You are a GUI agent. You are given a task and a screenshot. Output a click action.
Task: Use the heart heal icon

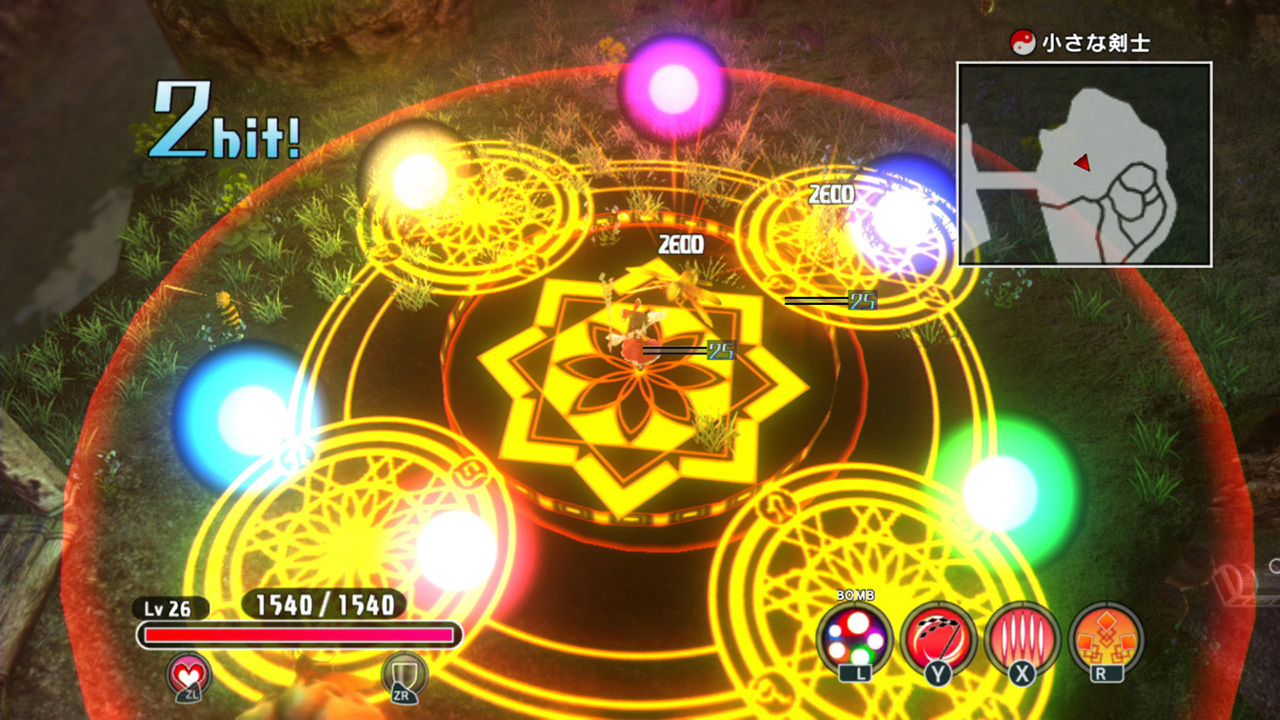(x=190, y=676)
